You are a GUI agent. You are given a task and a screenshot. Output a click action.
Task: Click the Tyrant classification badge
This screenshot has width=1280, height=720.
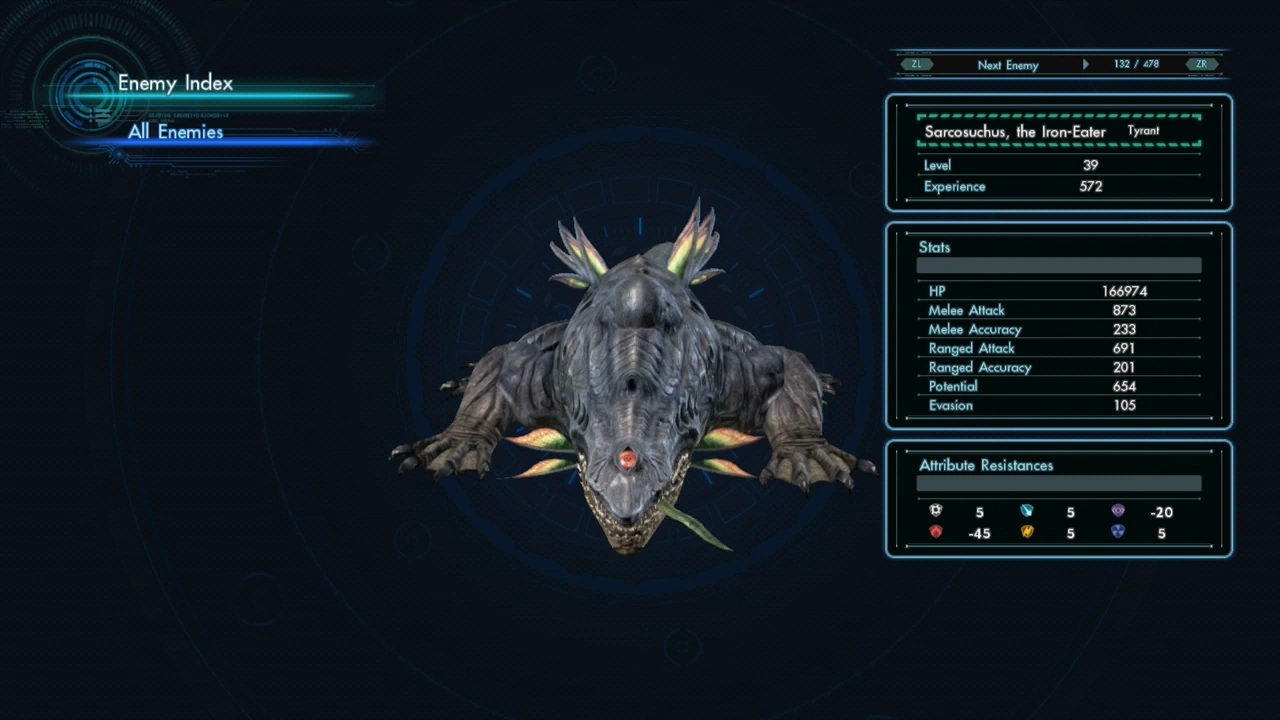(x=1143, y=130)
